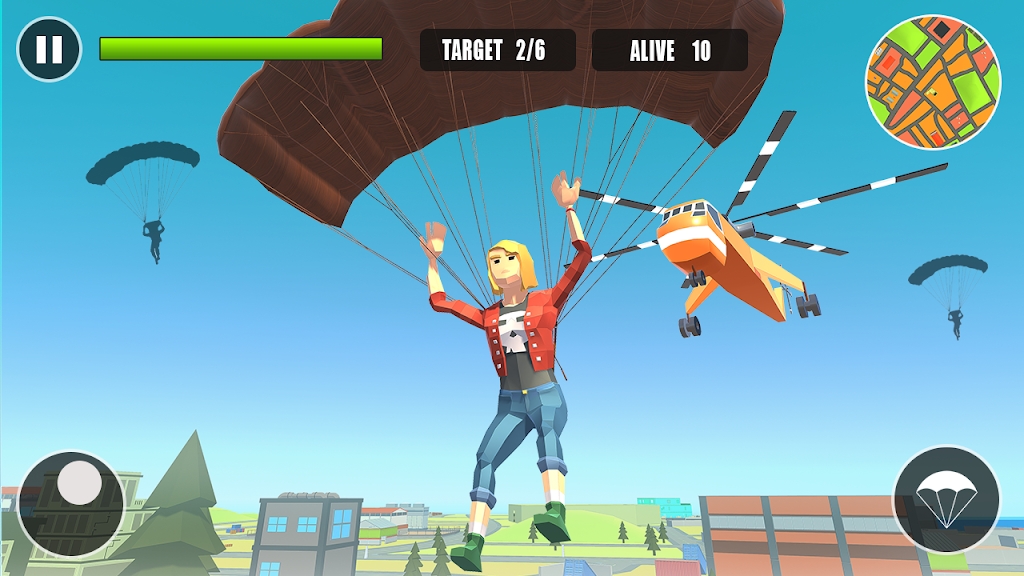
Task: Pause the game with the pause button
Action: (x=49, y=49)
